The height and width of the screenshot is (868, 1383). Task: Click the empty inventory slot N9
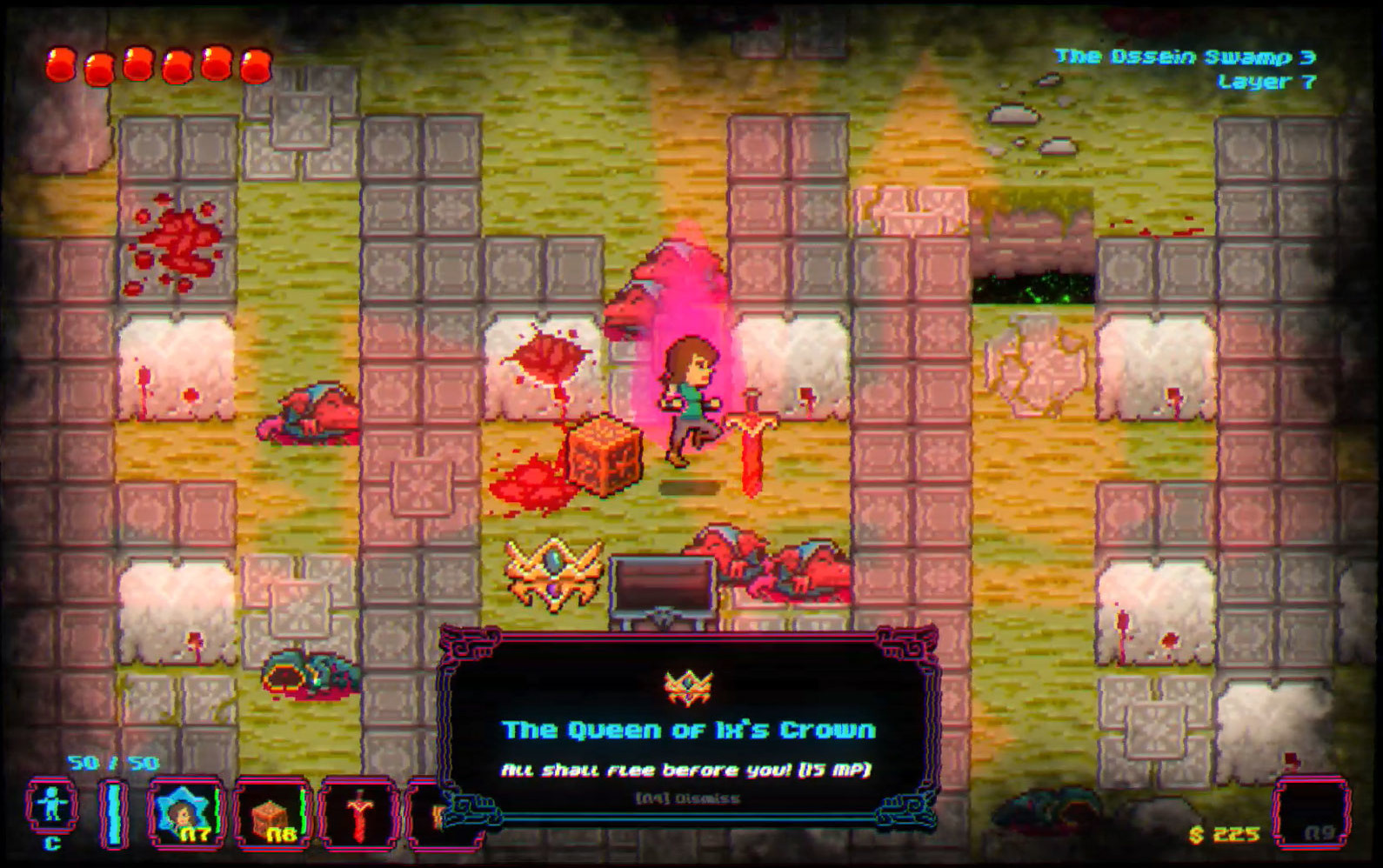[x=1311, y=810]
